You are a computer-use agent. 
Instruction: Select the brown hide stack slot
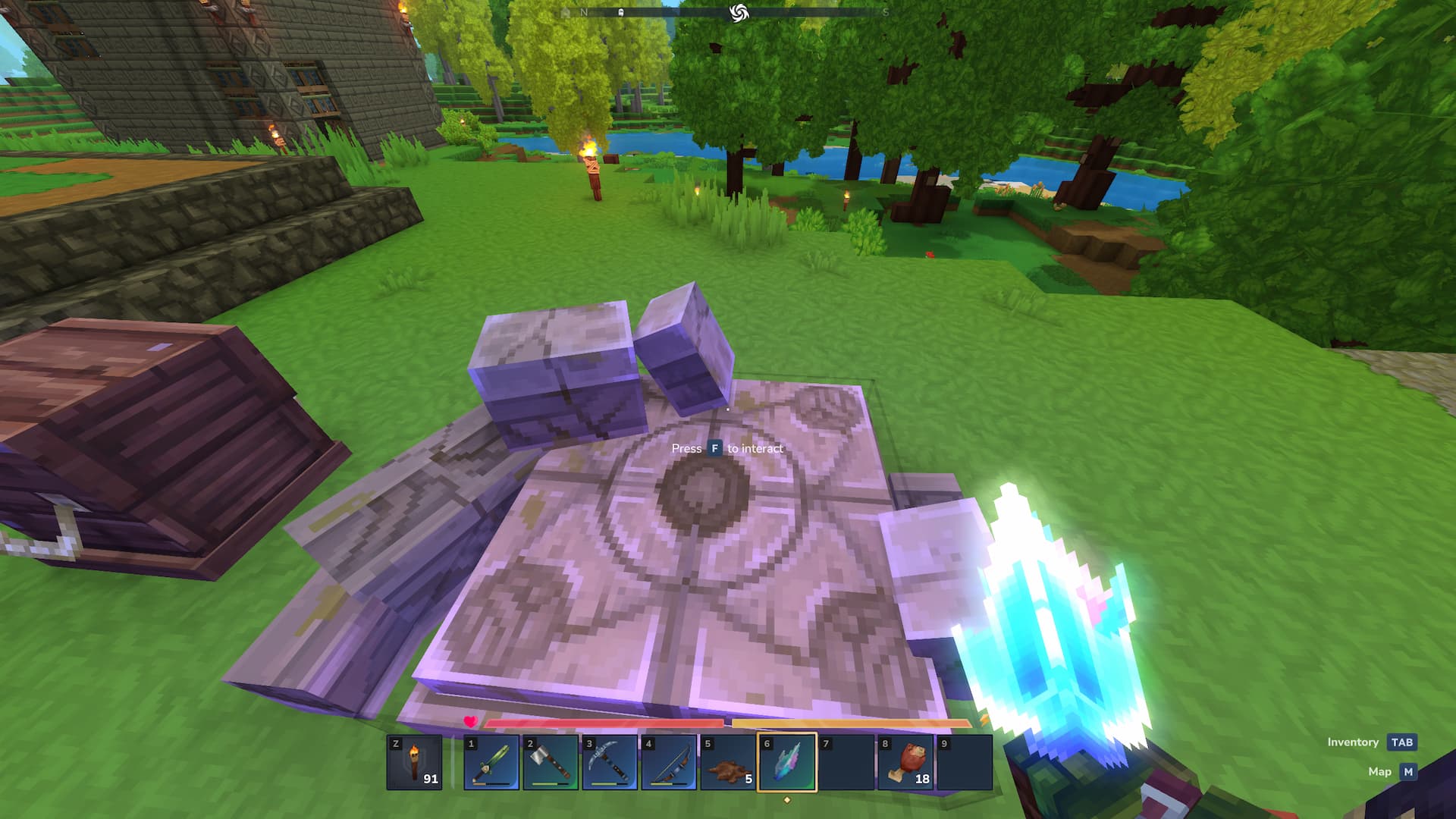pyautogui.click(x=728, y=762)
